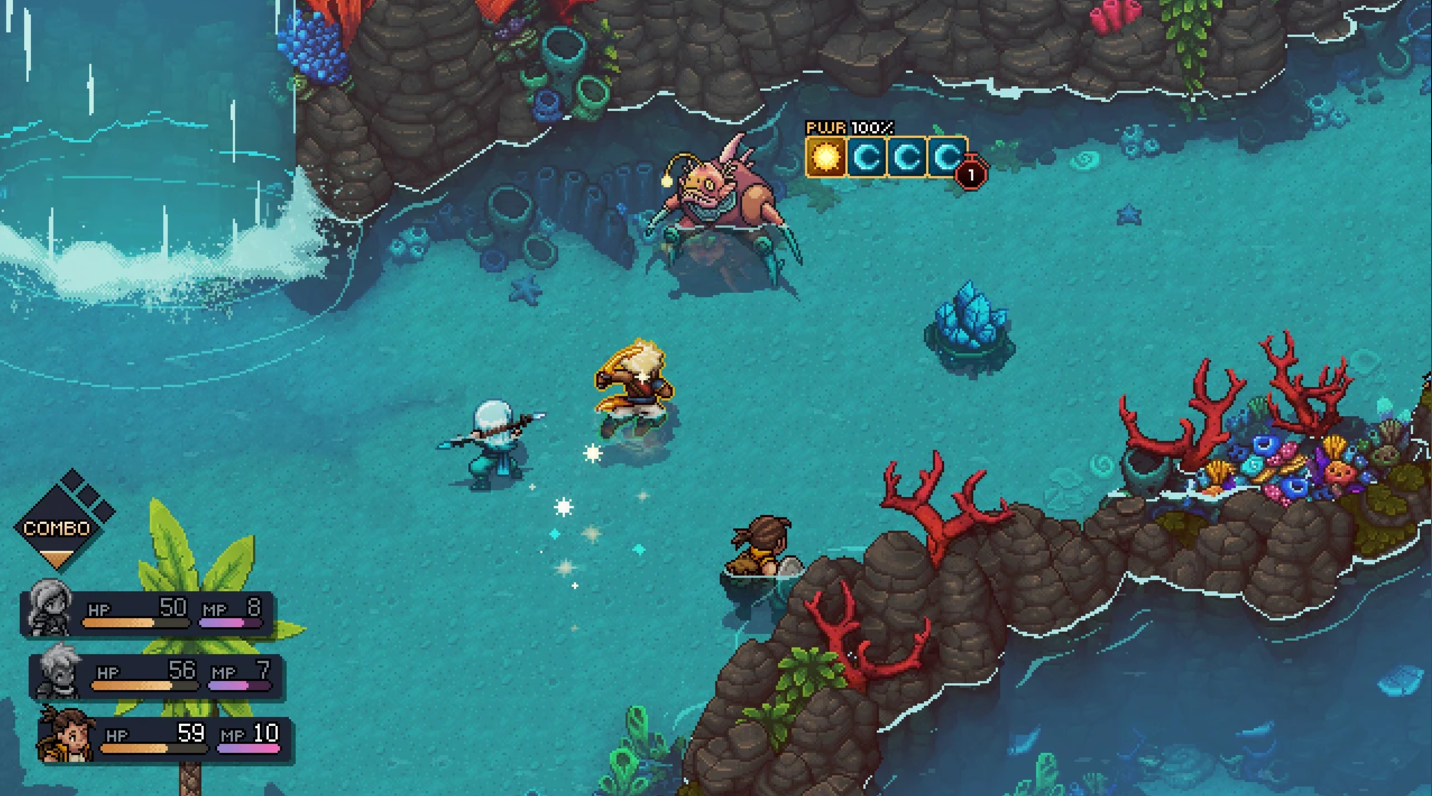Click Zale's MP bar
1432x796 pixels.
coord(237,685)
